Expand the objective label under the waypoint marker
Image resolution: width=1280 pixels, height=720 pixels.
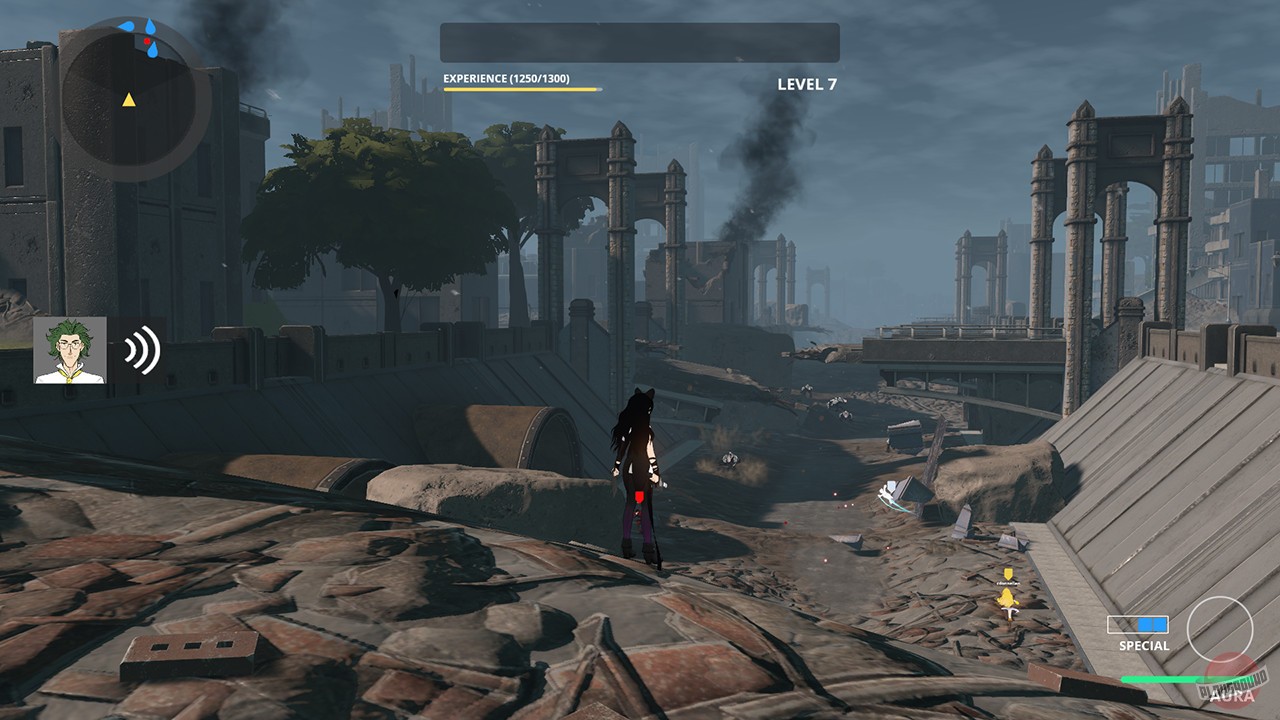tap(1007, 583)
